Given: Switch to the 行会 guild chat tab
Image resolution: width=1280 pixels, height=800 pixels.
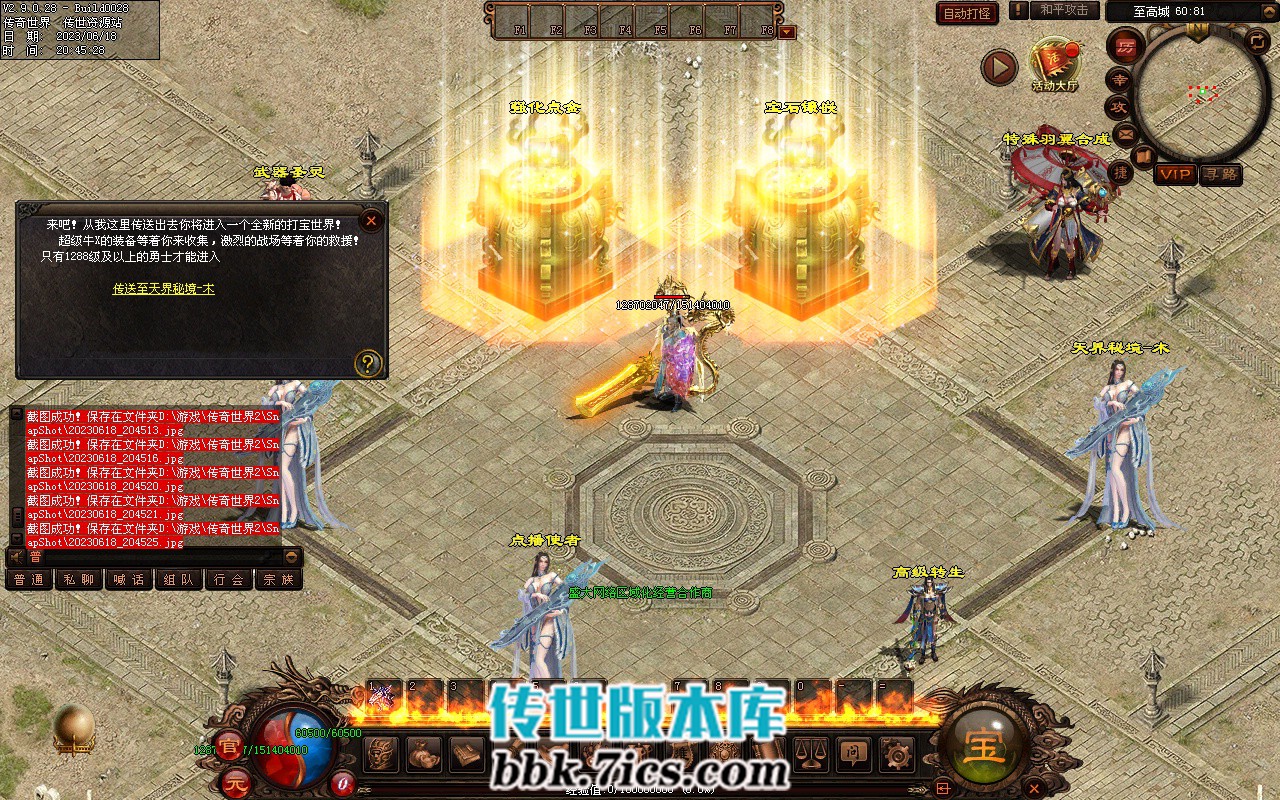Looking at the screenshot, I should click(x=228, y=580).
